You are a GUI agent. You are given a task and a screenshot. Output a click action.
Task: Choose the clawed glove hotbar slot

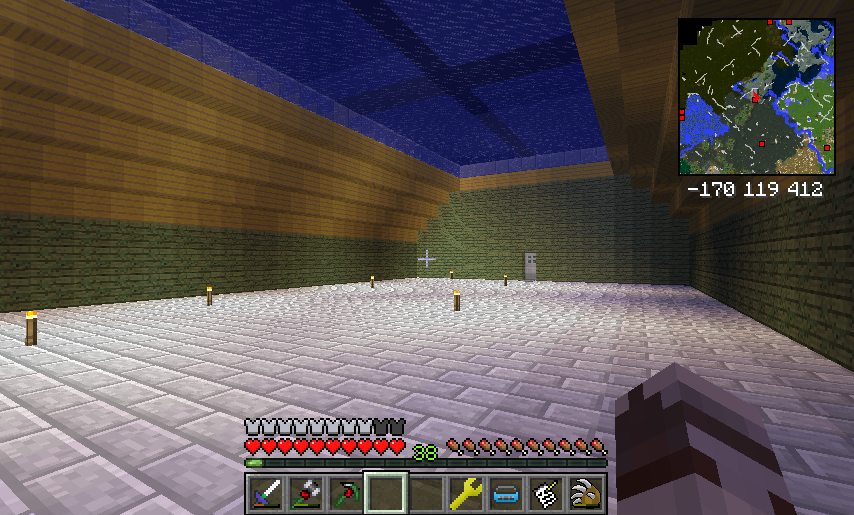(x=586, y=492)
